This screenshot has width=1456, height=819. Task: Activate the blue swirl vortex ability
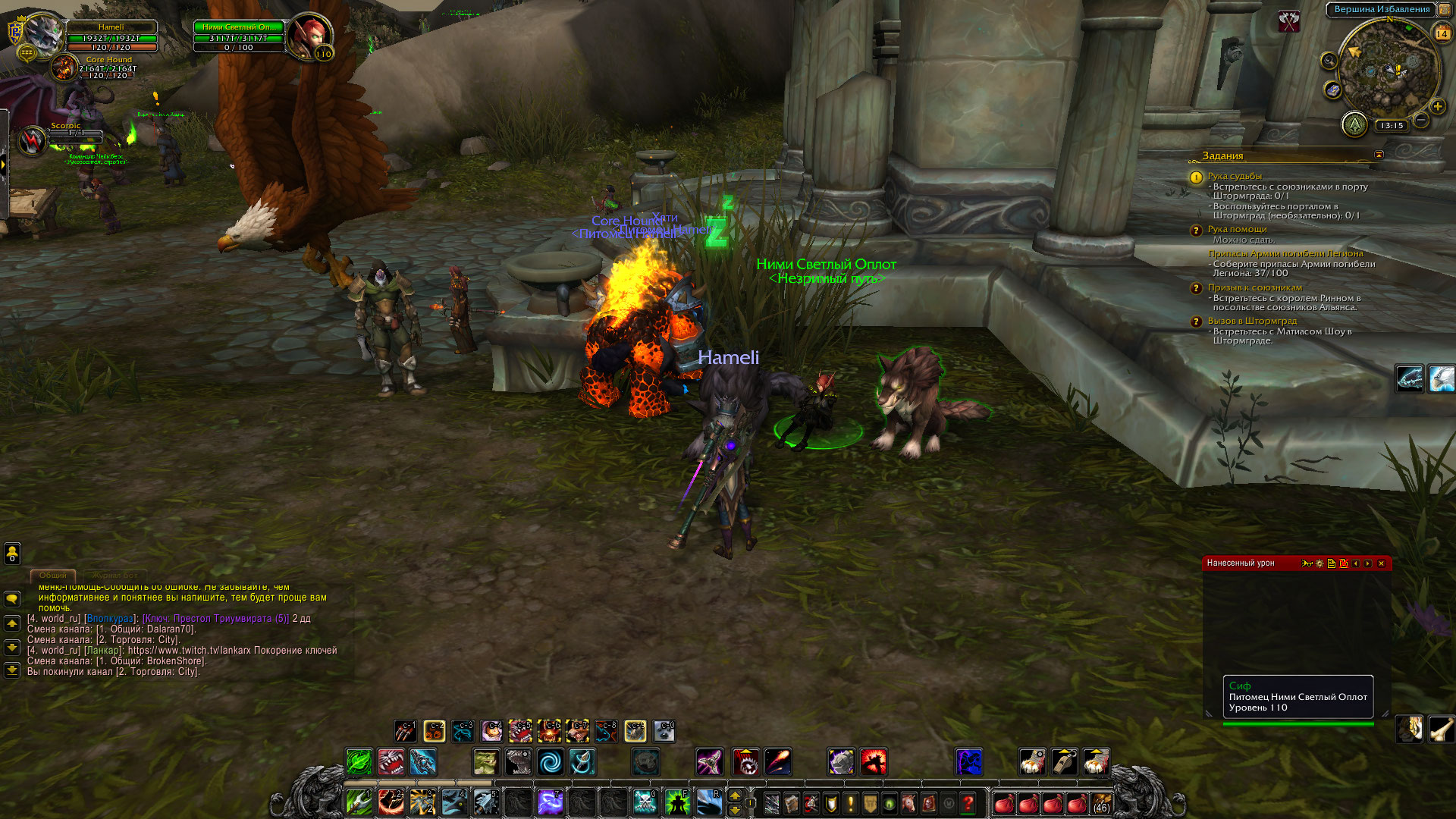point(551,761)
